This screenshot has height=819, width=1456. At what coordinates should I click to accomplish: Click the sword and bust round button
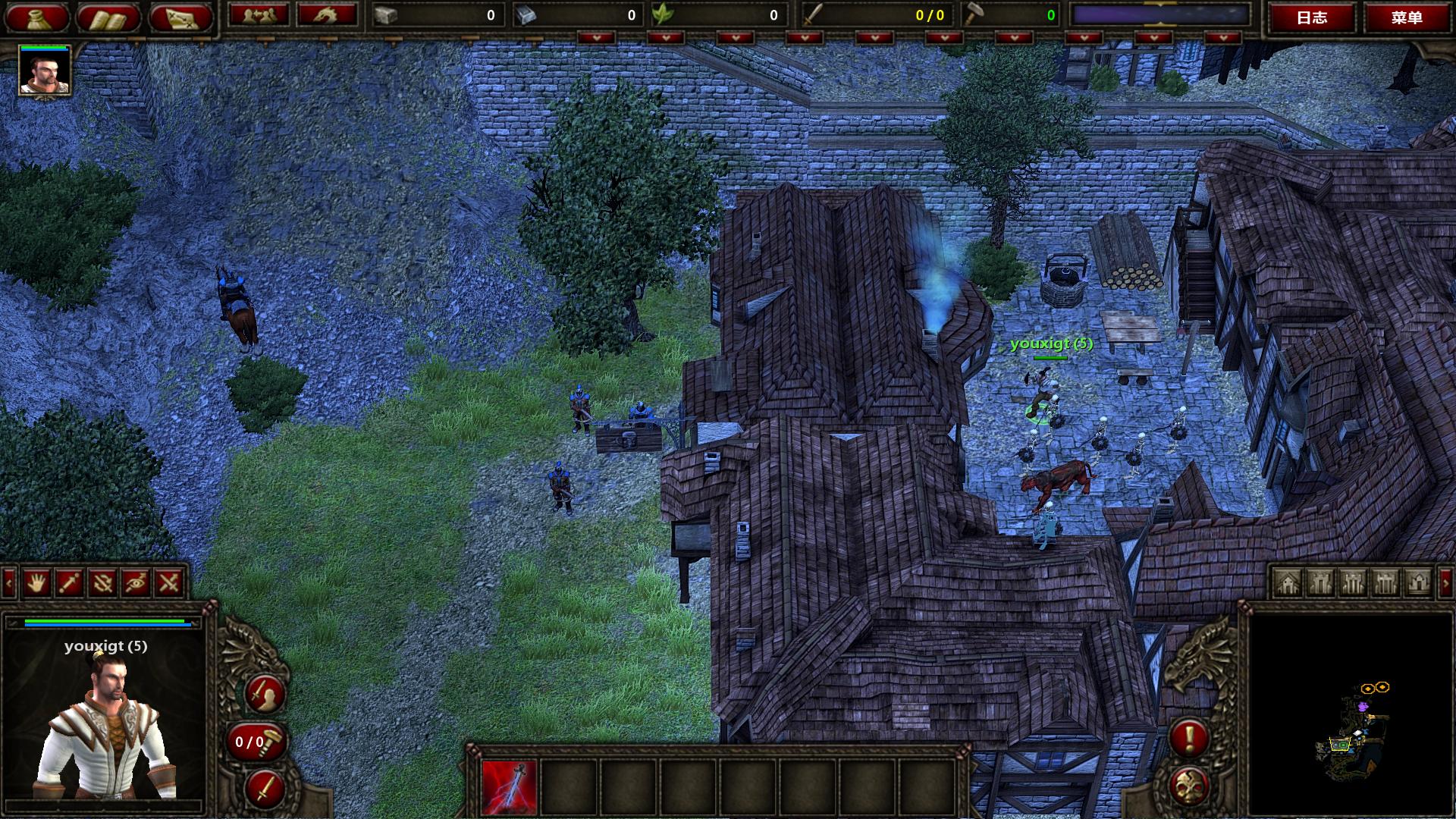coord(265,693)
